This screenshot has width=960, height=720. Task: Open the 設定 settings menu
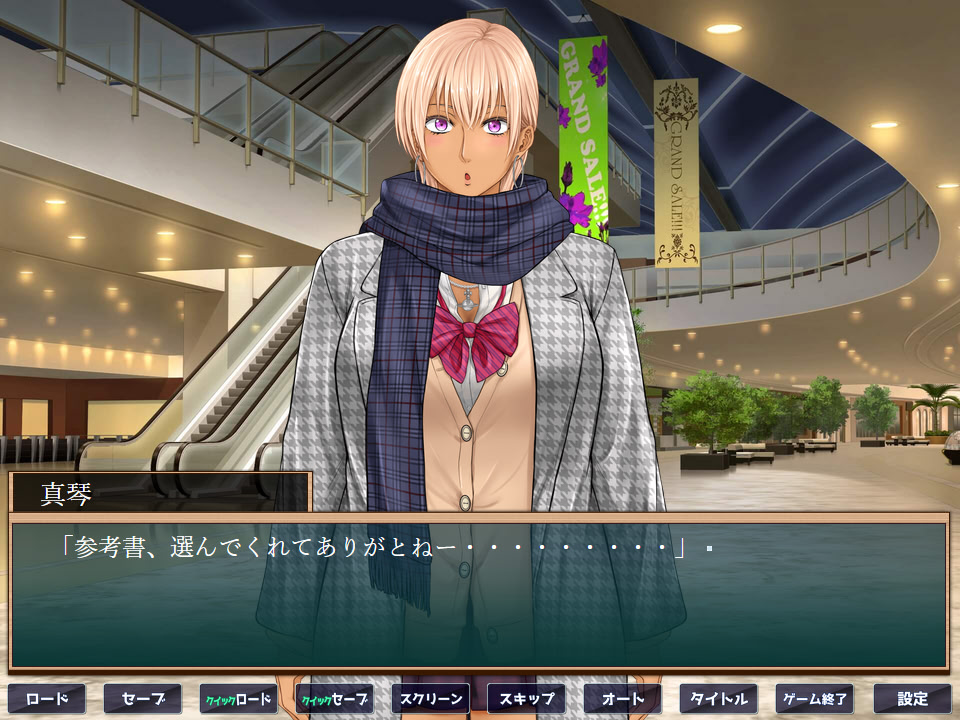coord(912,698)
